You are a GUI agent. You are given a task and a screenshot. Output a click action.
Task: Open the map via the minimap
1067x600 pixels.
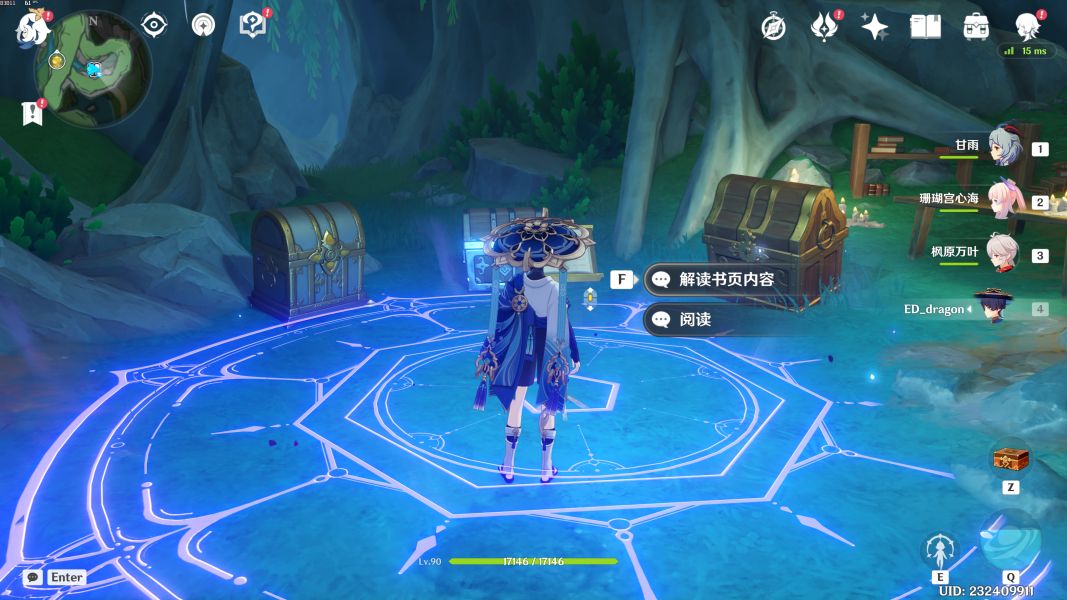tap(92, 69)
